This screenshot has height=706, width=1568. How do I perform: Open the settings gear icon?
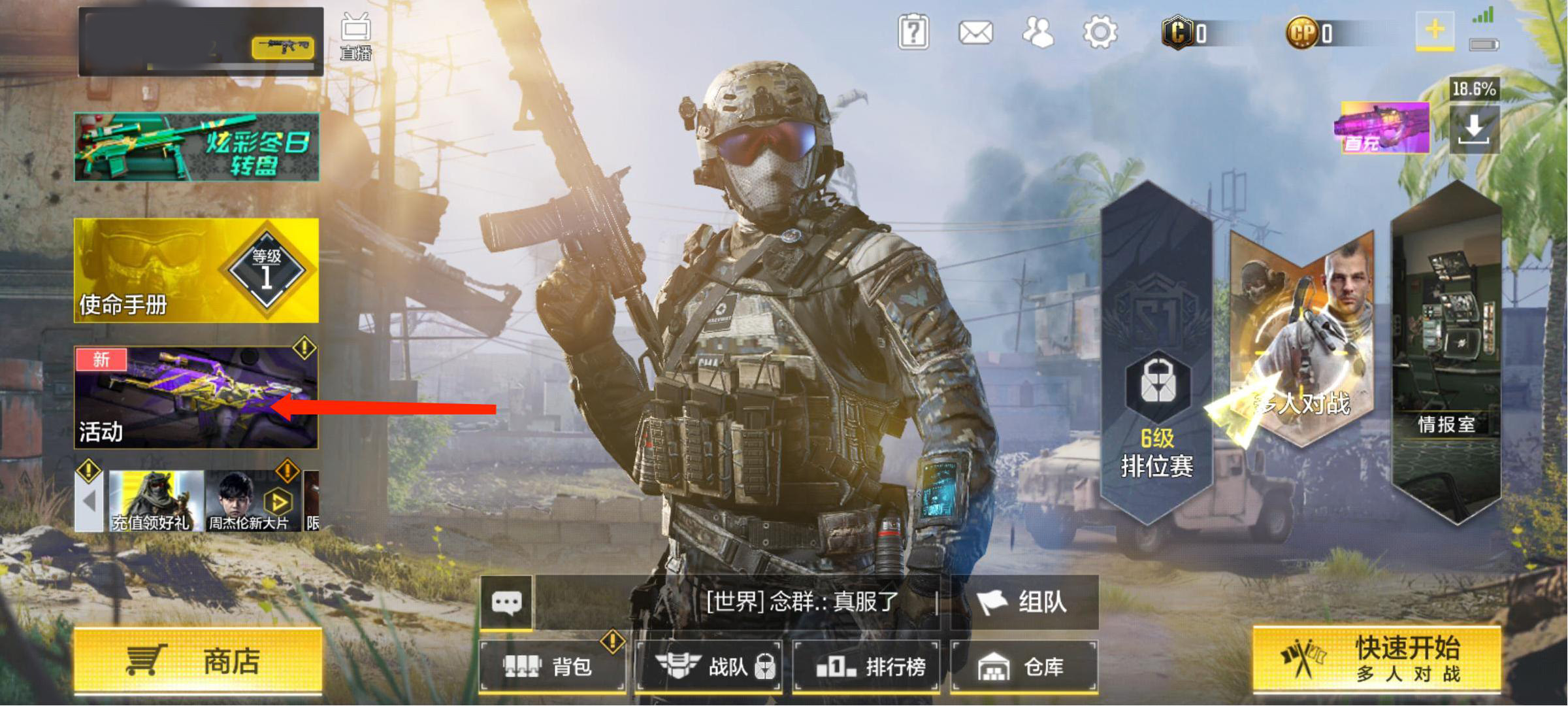[1100, 33]
